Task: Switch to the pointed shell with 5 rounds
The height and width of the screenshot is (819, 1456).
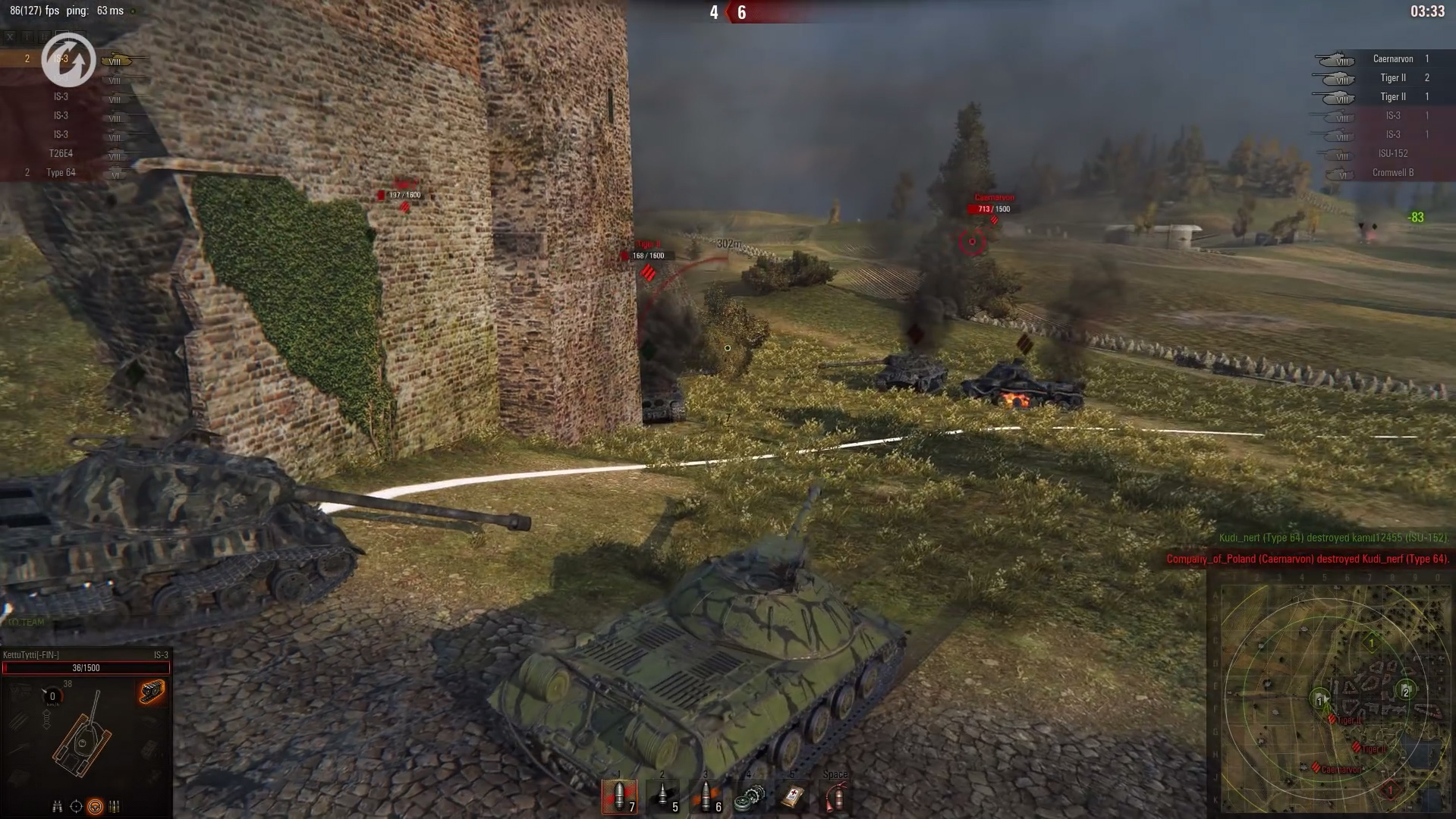Action: click(662, 796)
